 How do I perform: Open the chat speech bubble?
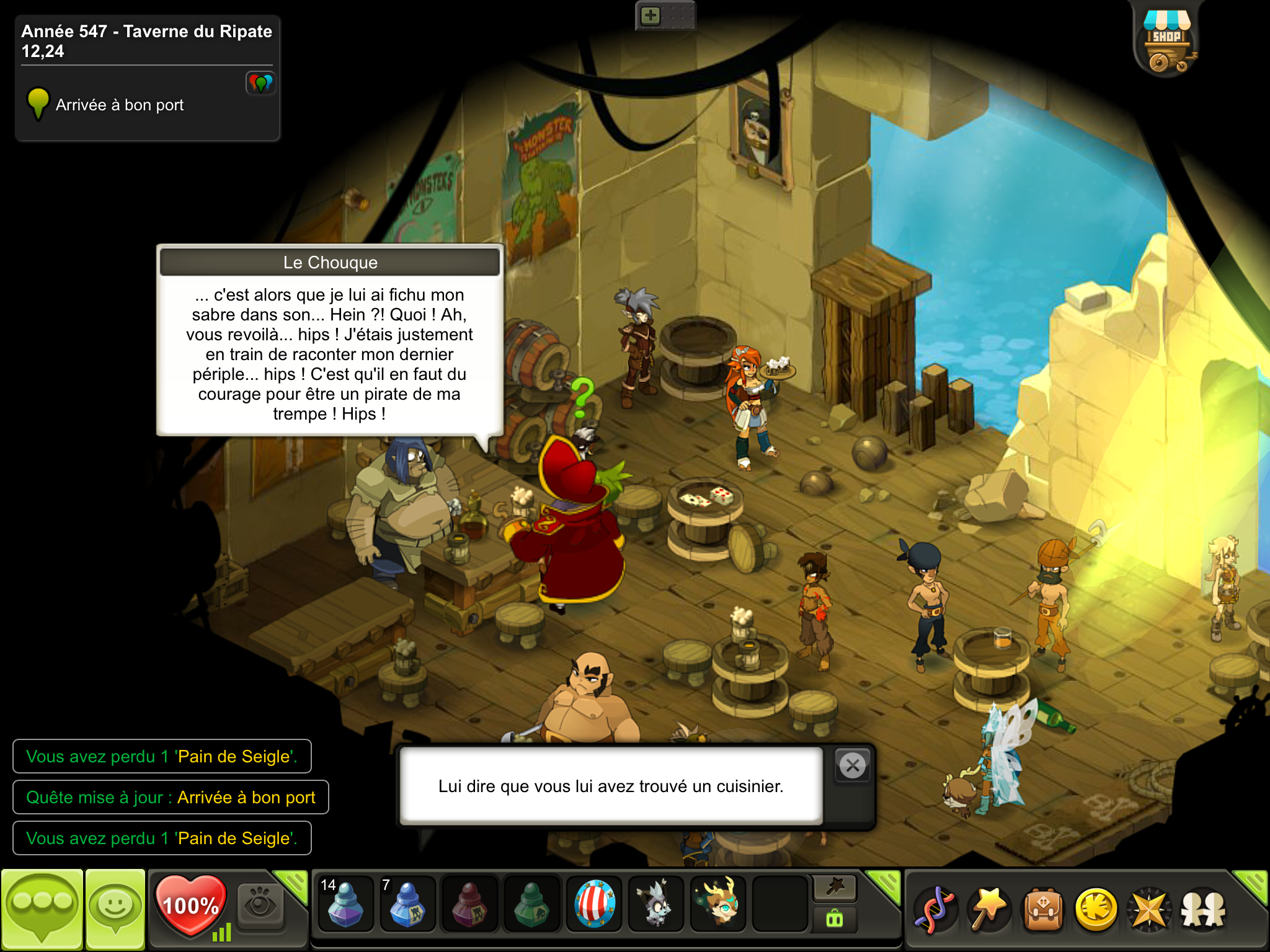[42, 909]
